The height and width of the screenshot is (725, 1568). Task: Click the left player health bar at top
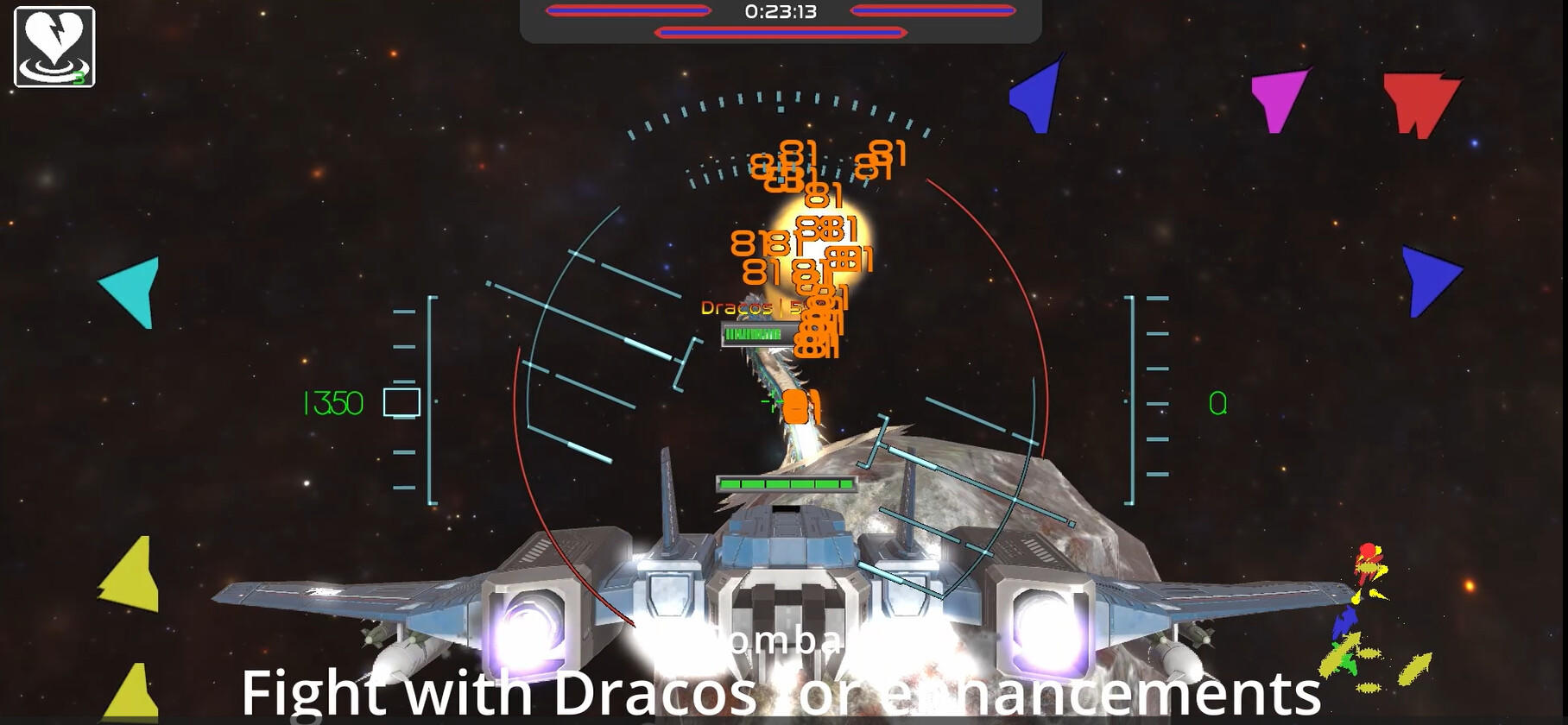pyautogui.click(x=629, y=11)
